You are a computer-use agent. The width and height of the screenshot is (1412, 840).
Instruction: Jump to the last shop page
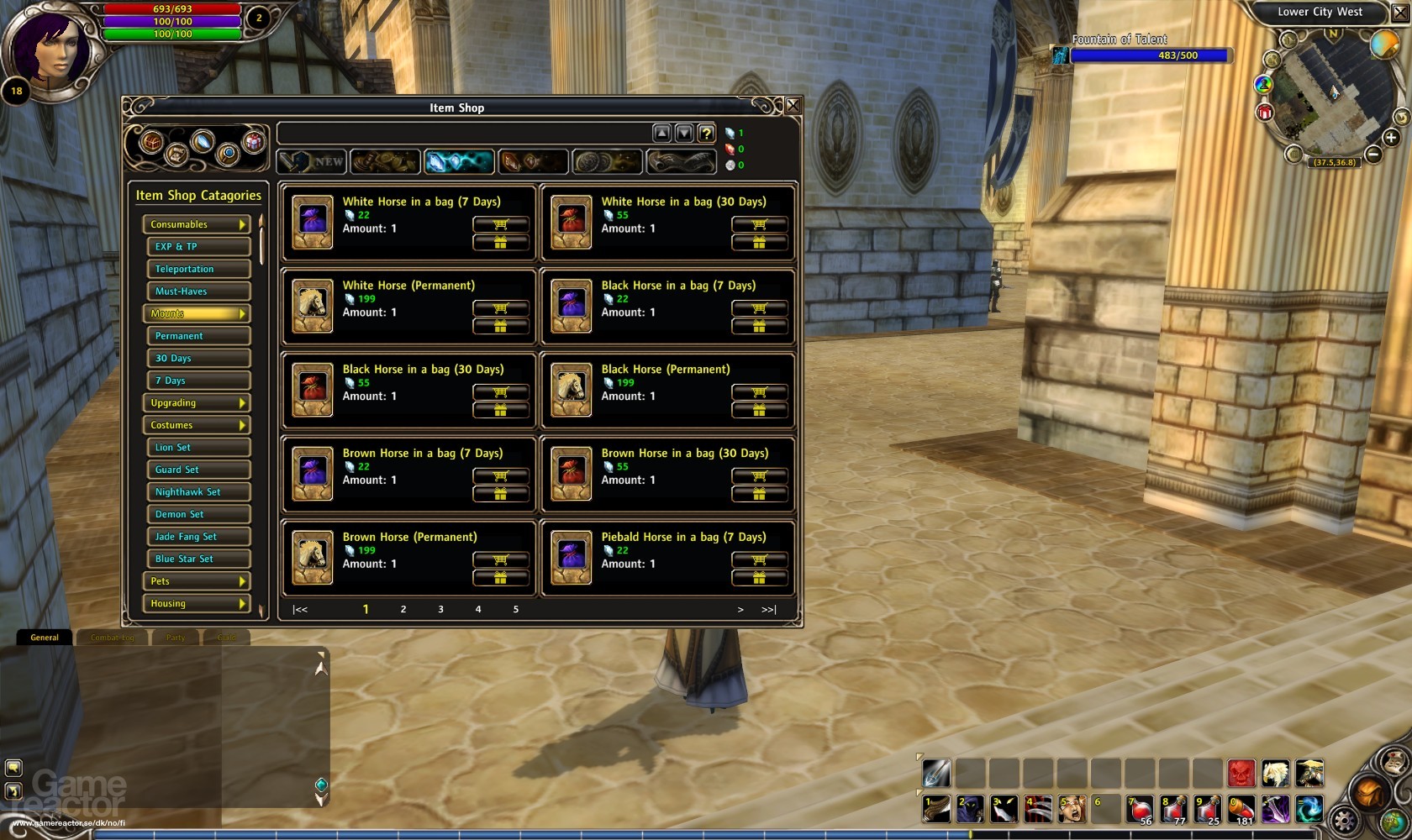(768, 609)
